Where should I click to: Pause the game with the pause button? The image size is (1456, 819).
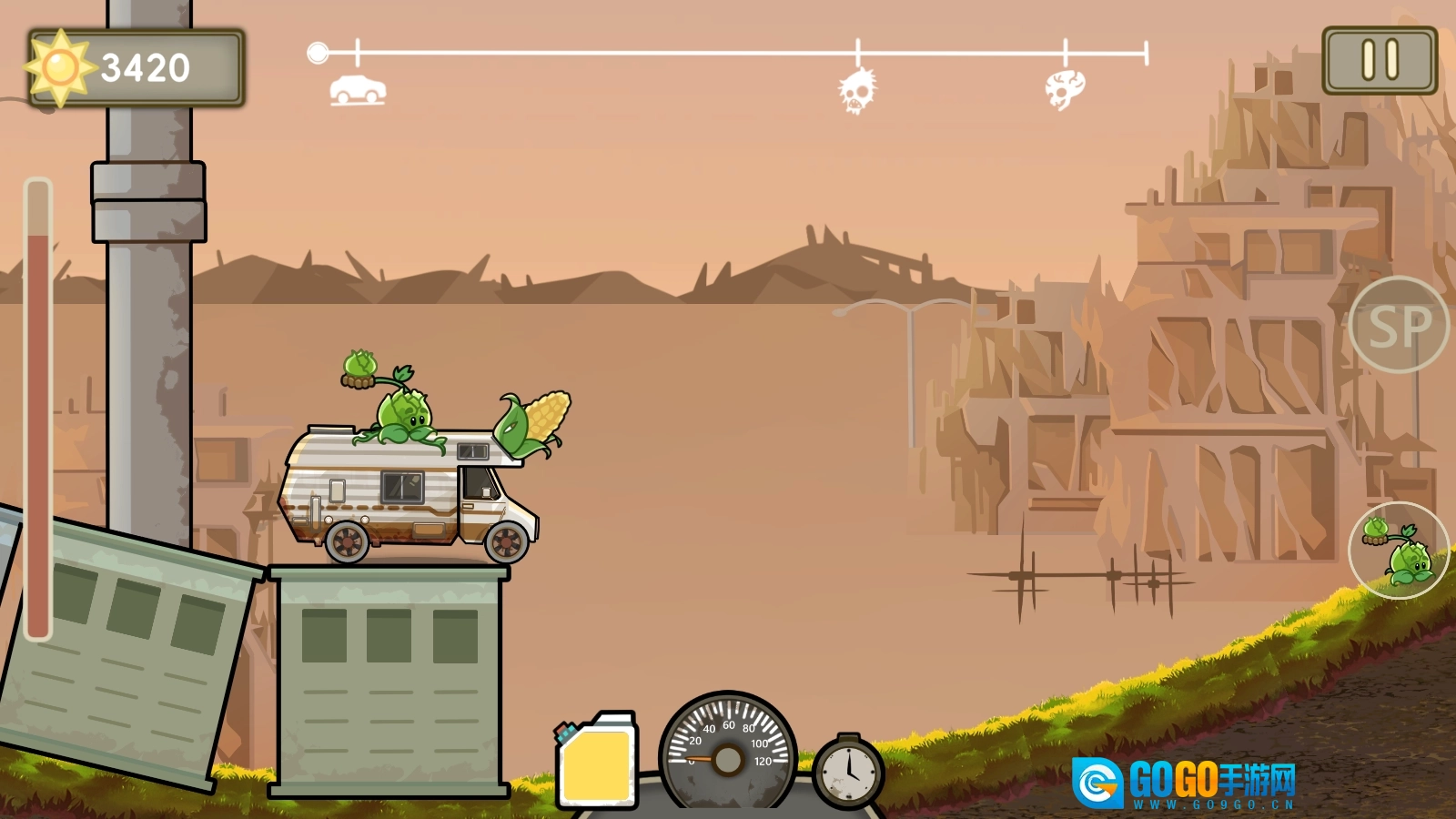[1380, 60]
